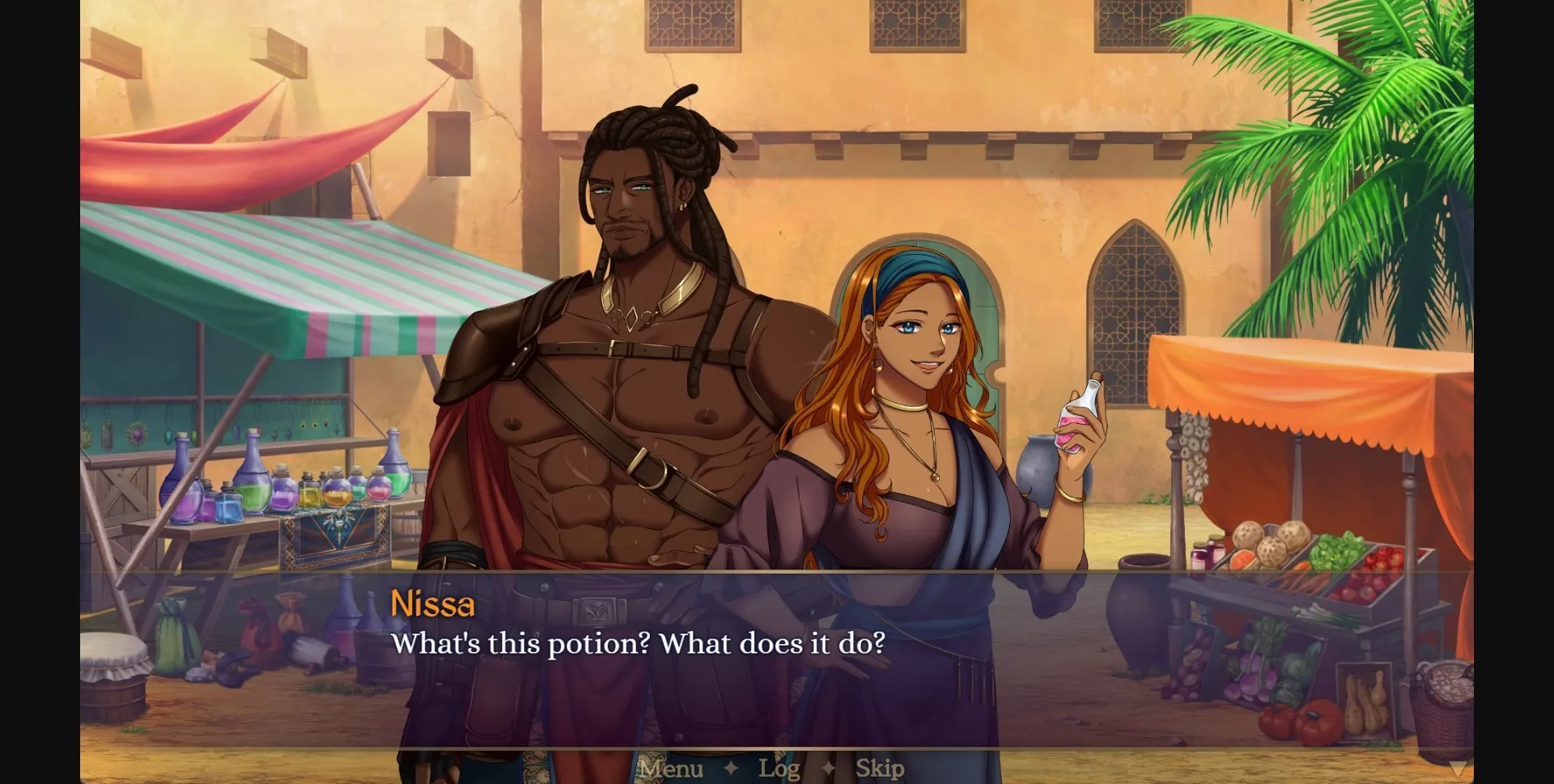Click the diamond separator between Log and Skip
The width and height of the screenshot is (1554, 784).
tap(828, 769)
